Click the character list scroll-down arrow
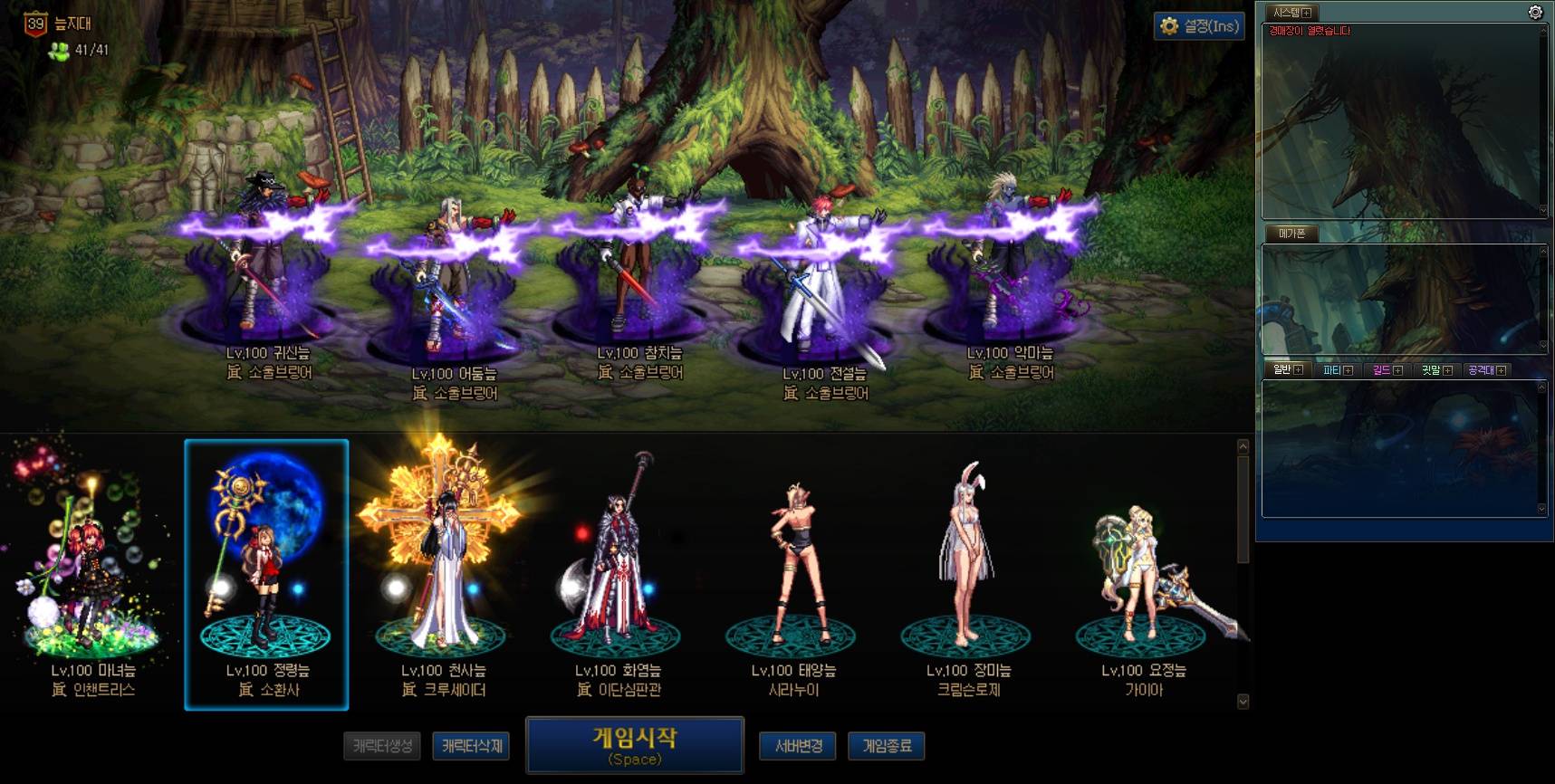Image resolution: width=1555 pixels, height=784 pixels. click(1243, 701)
